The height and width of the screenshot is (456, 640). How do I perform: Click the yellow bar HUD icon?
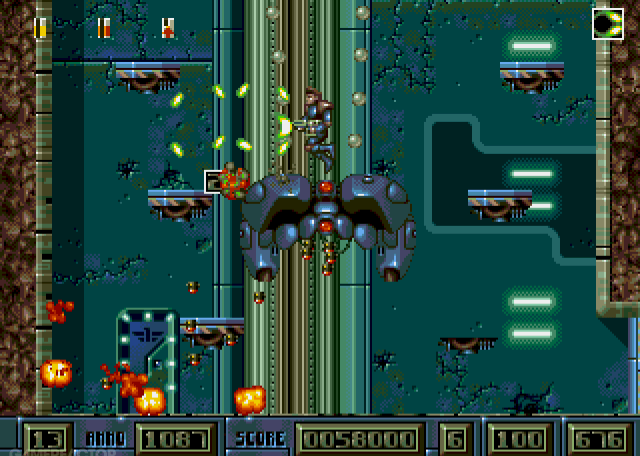coord(40,28)
